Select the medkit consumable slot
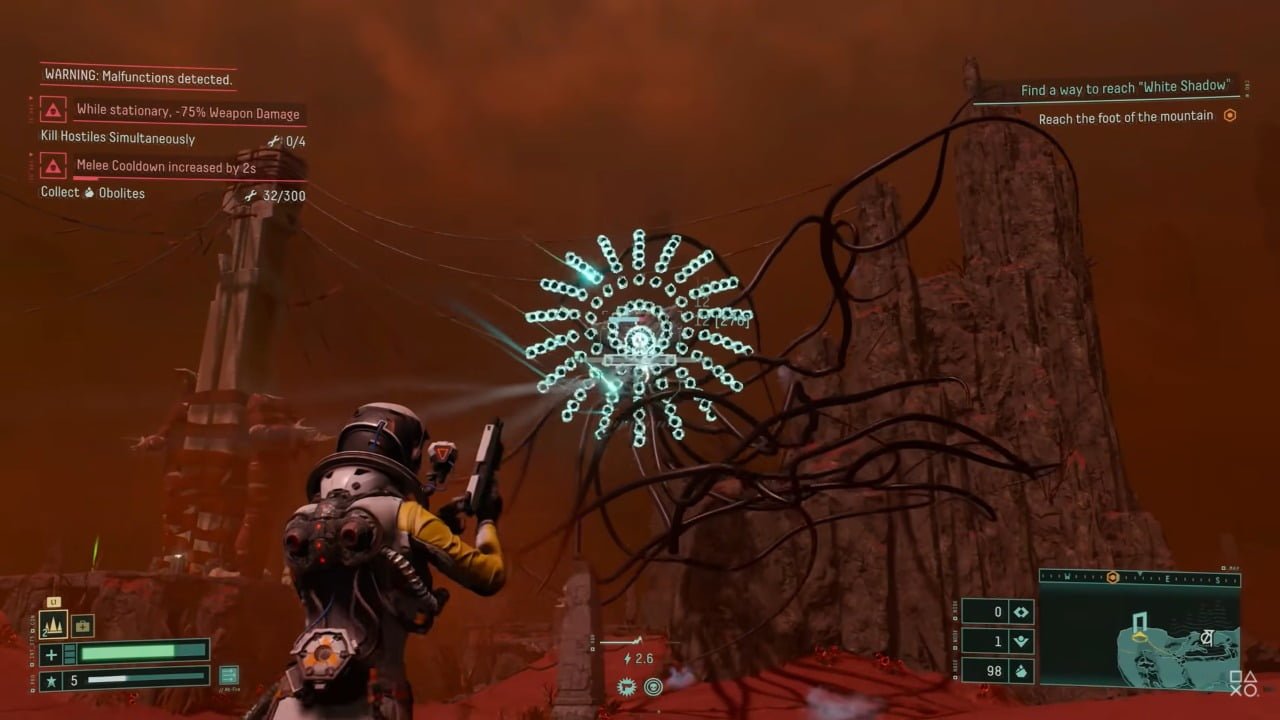The height and width of the screenshot is (720, 1280). click(82, 626)
